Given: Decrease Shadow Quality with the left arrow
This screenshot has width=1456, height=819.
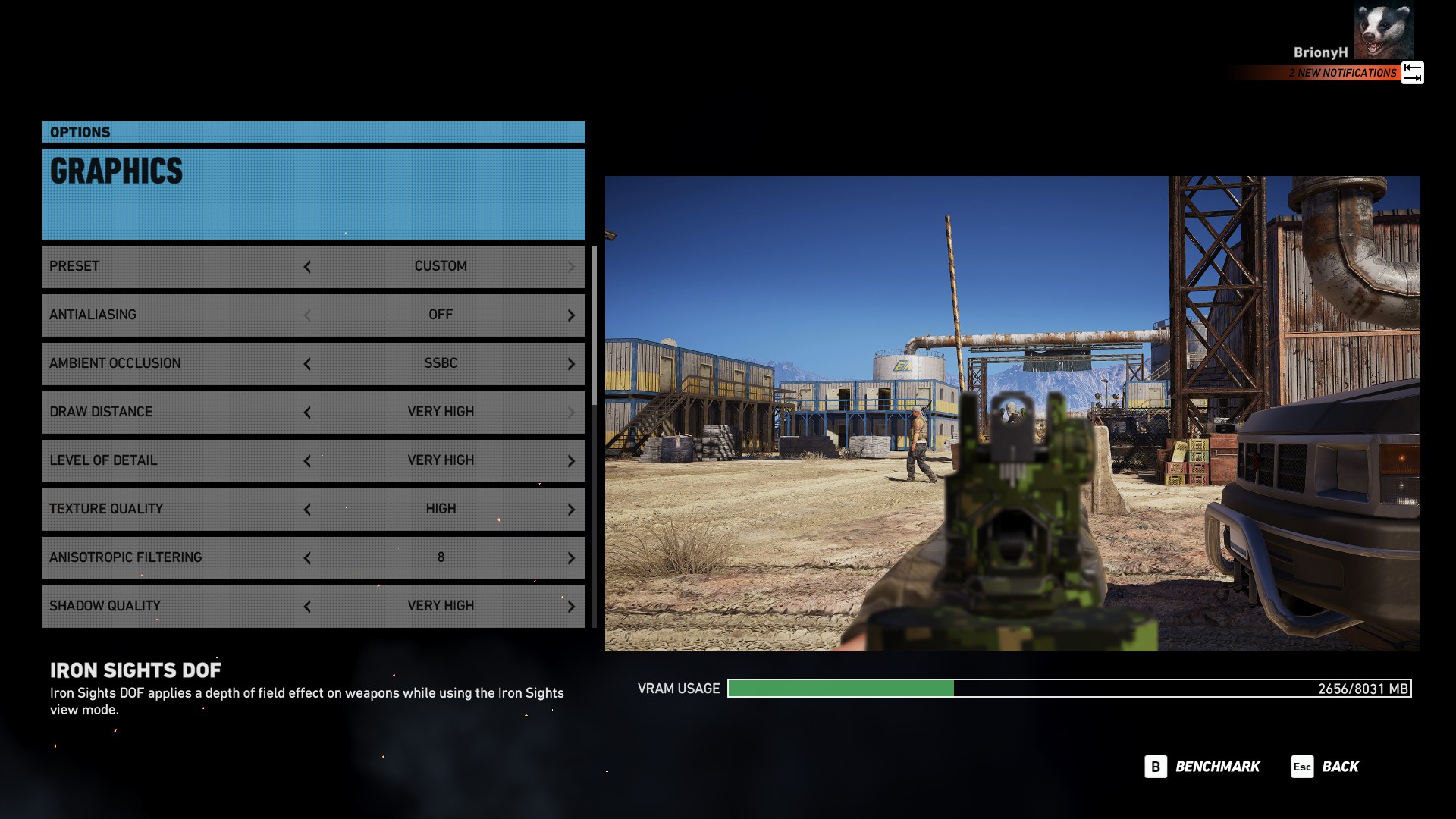Looking at the screenshot, I should click(307, 607).
